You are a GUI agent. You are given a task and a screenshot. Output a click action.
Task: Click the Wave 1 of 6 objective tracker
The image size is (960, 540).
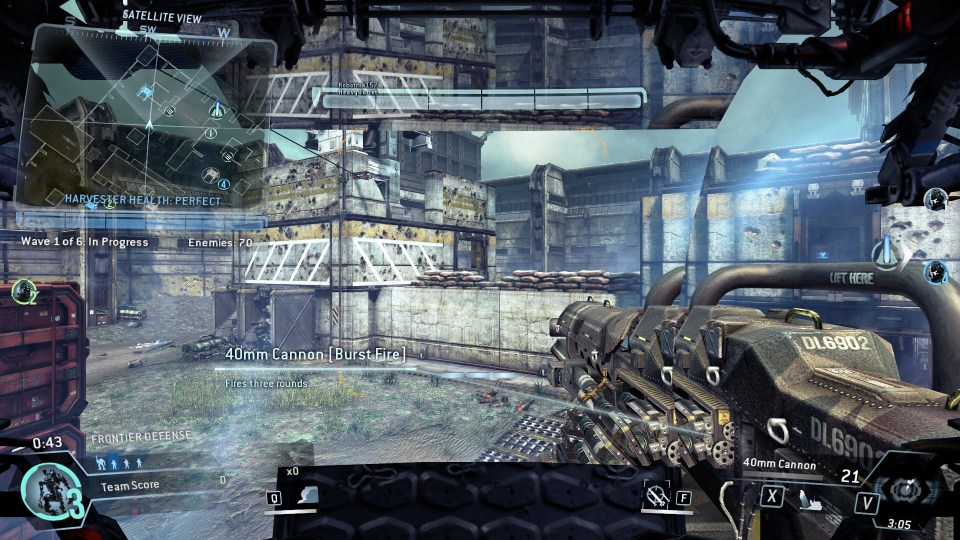coord(85,242)
